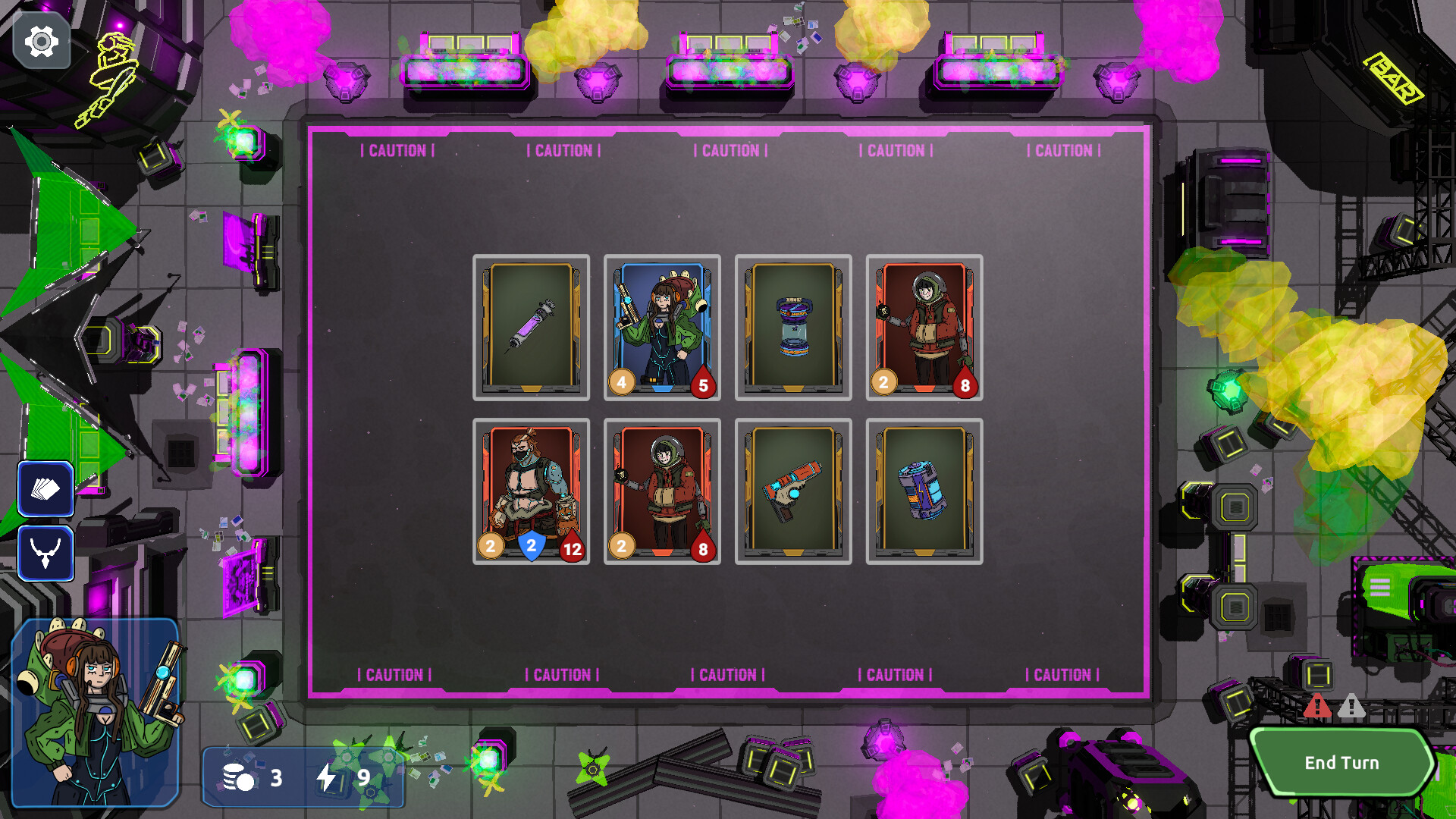This screenshot has width=1456, height=819.
Task: Select the hourglass container item card
Action: 792,328
